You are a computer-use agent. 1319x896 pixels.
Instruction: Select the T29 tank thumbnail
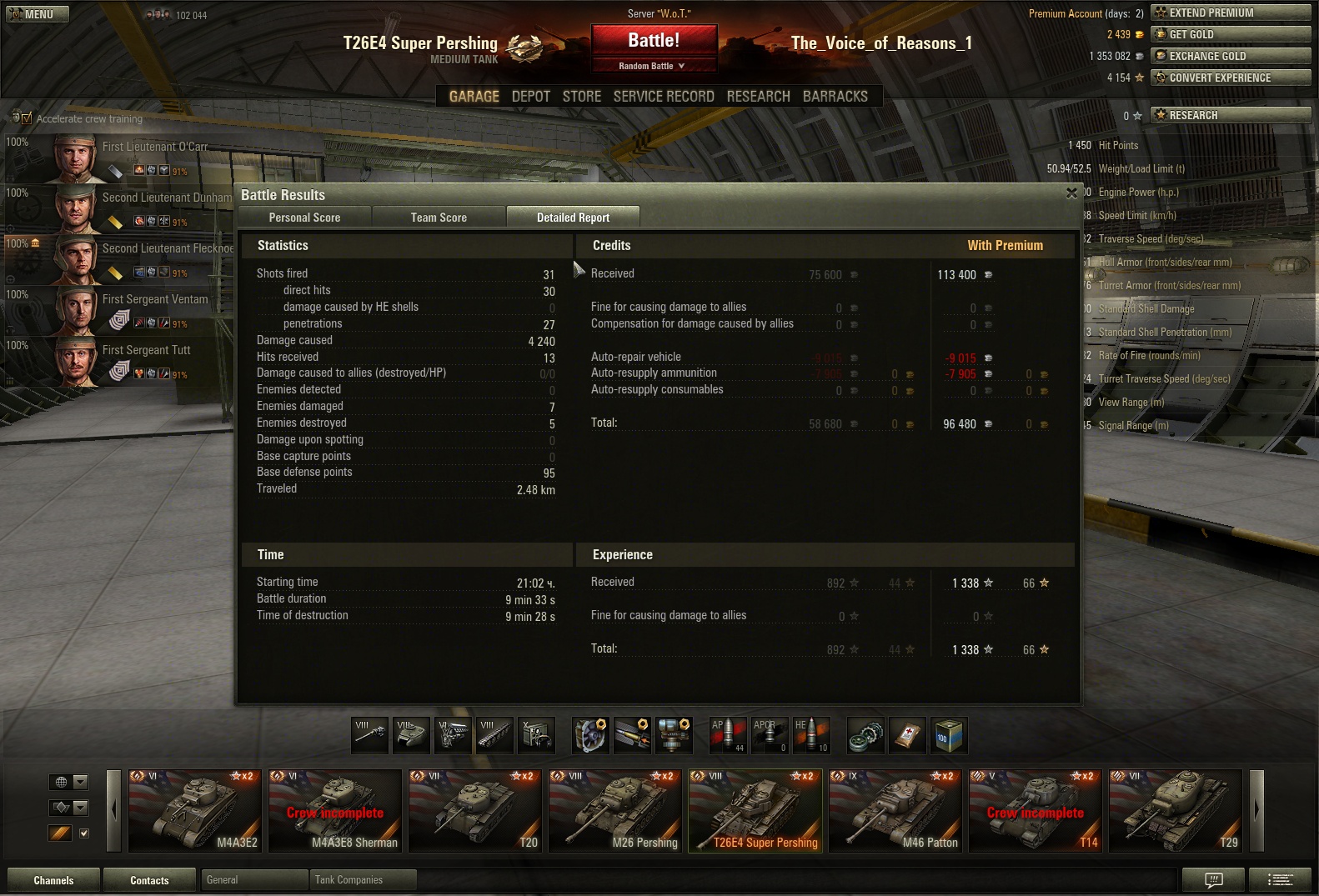point(1175,811)
